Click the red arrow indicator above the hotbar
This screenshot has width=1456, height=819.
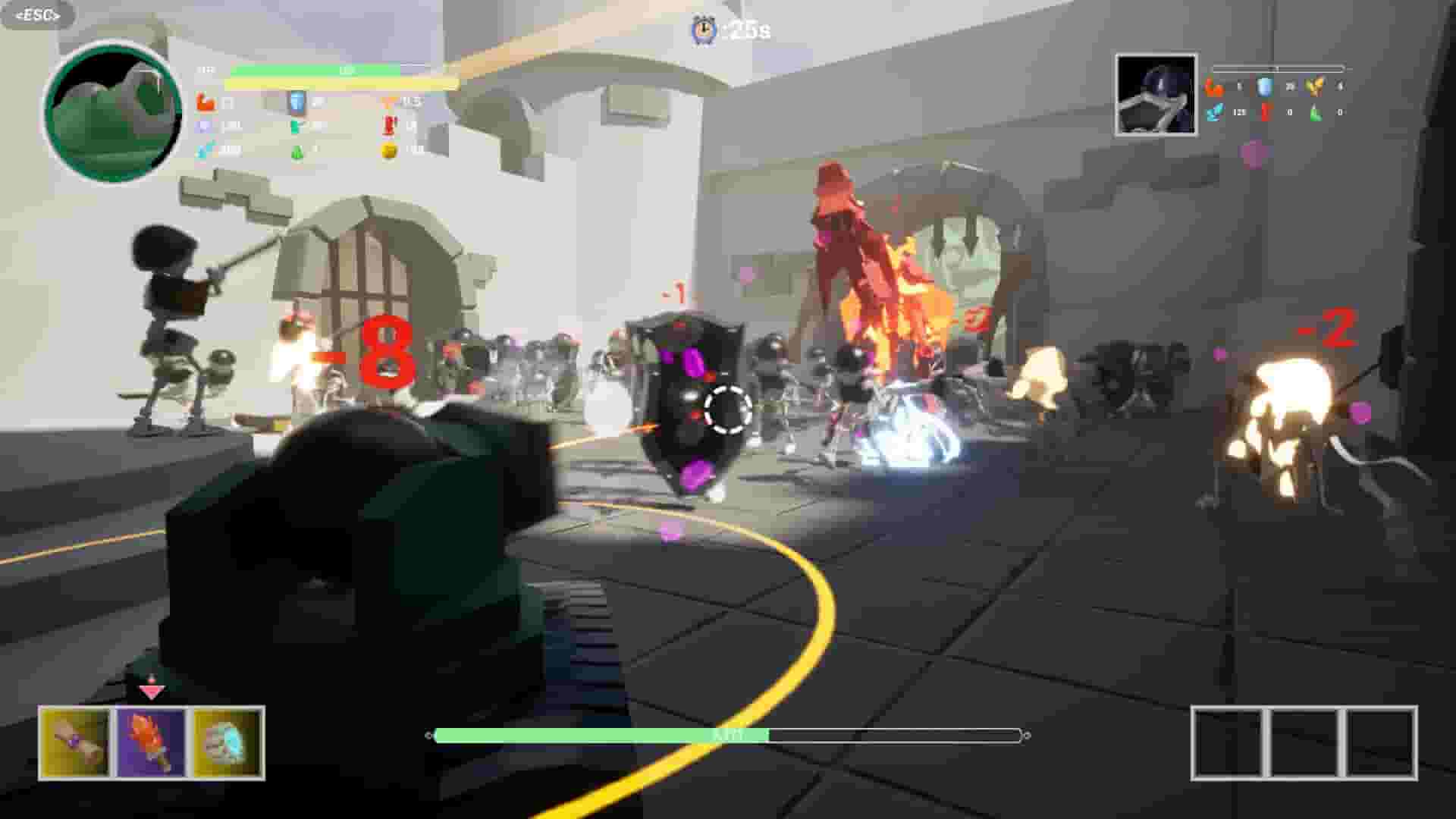tap(152, 692)
